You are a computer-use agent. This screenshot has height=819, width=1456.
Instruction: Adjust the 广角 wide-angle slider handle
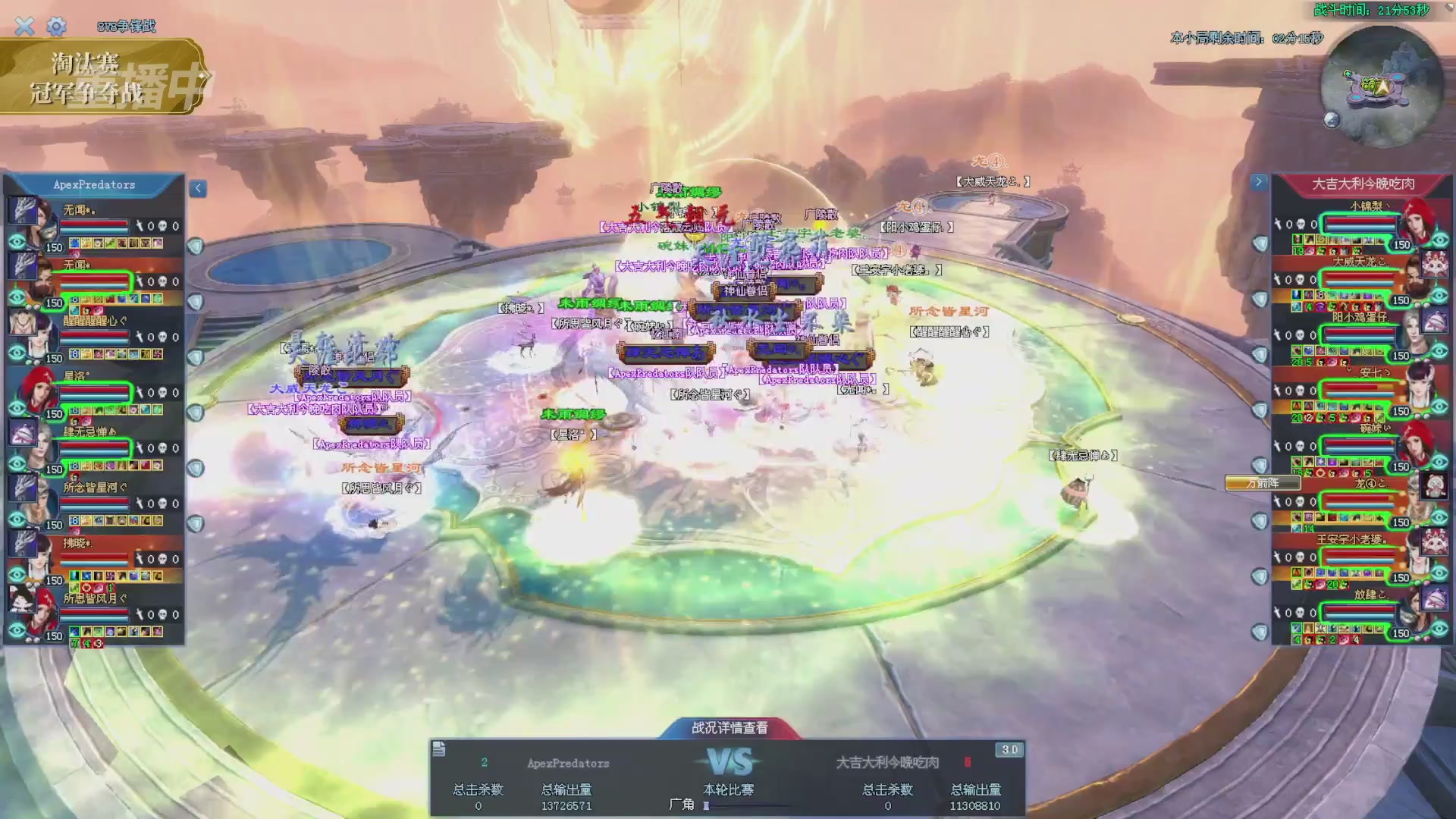pos(706,805)
